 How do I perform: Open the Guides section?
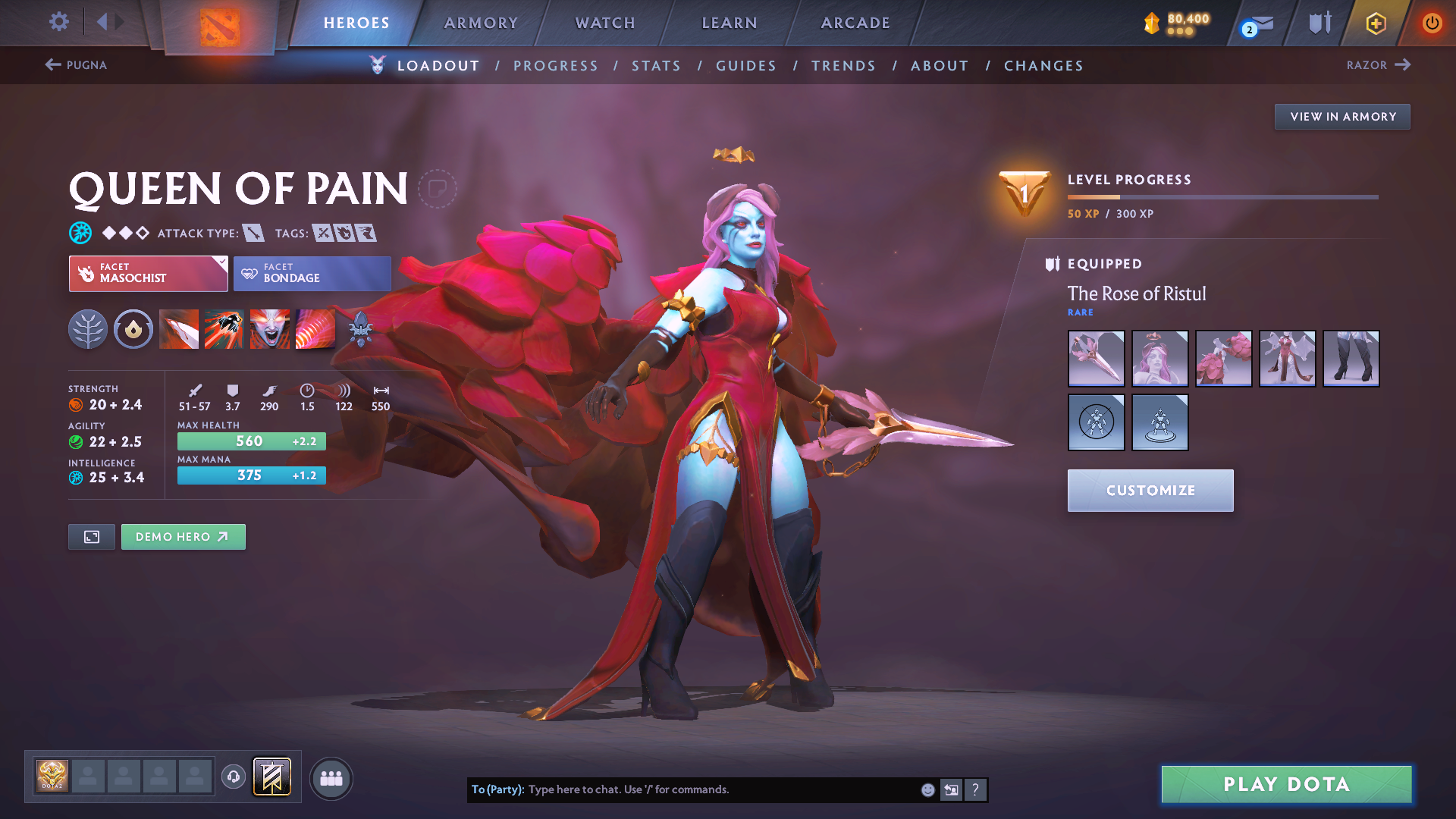click(746, 66)
